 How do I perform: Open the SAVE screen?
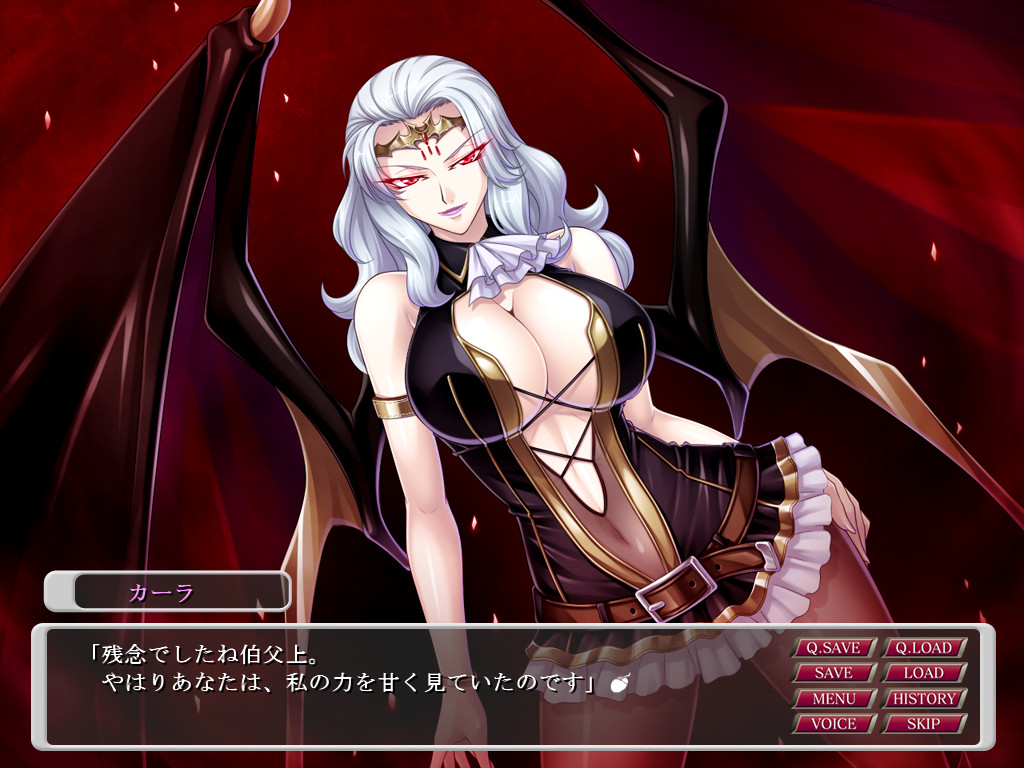click(833, 673)
